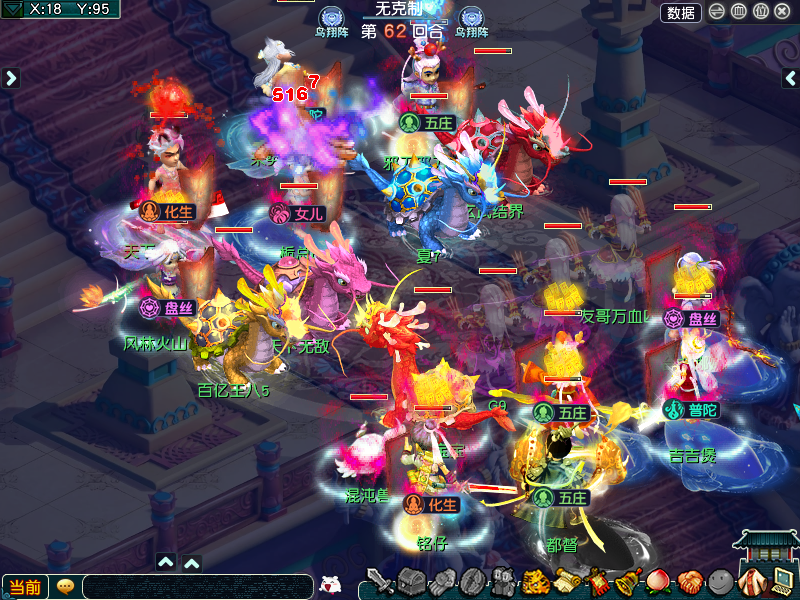Toggle the 血 health display button
The width and height of the screenshot is (800, 600).
(739, 12)
